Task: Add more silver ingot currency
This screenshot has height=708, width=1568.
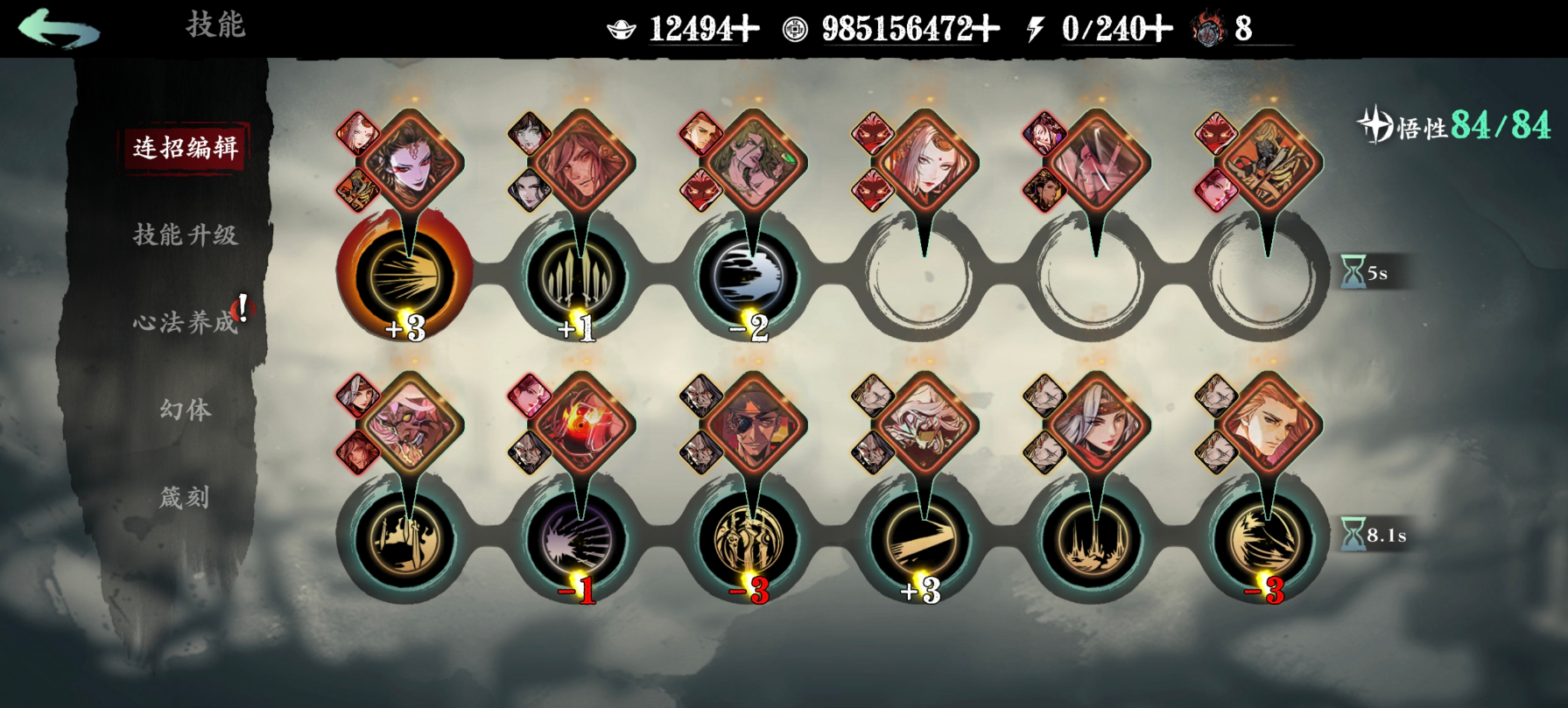Action: point(746,30)
